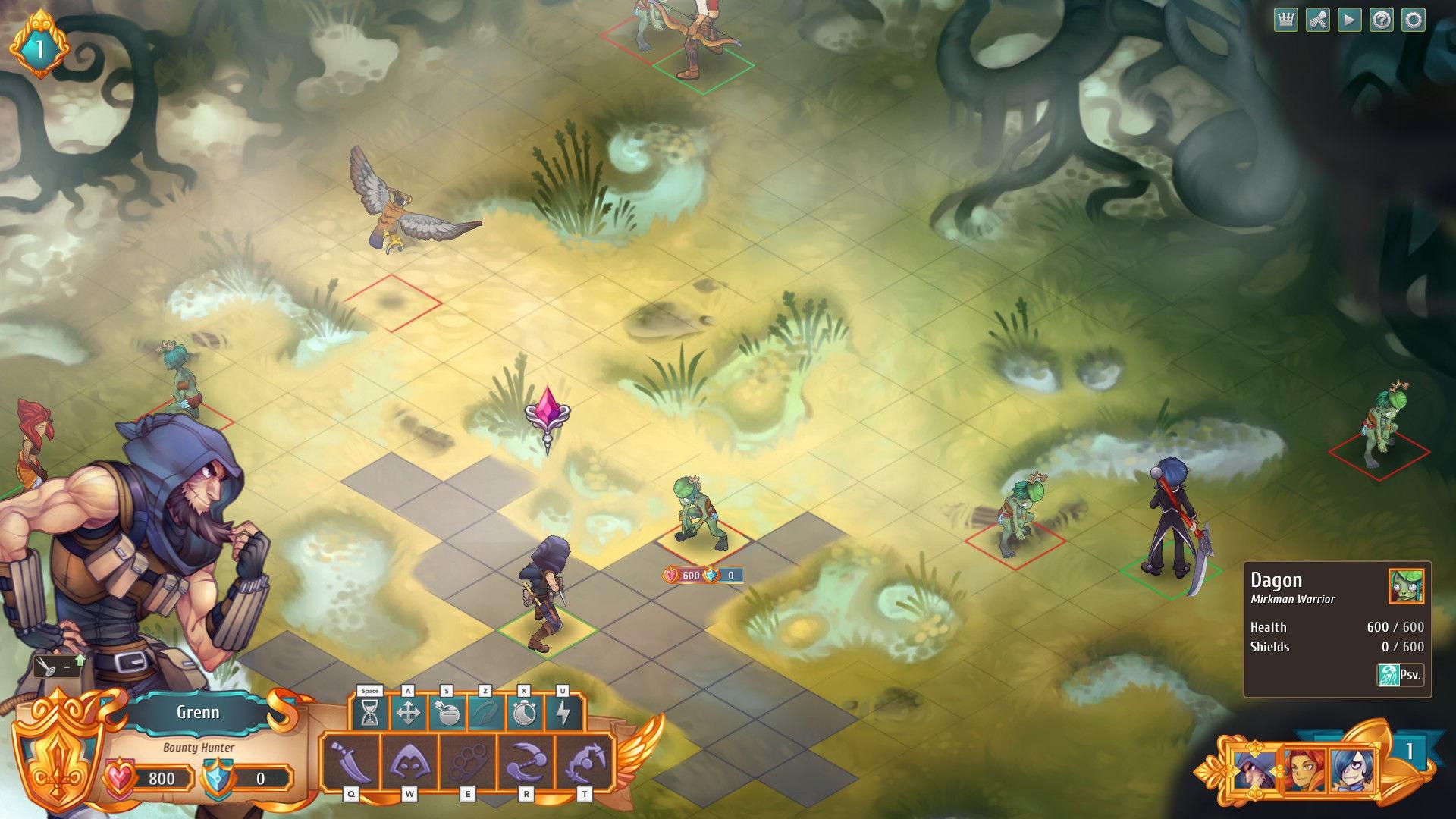The width and height of the screenshot is (1456, 819).
Task: Open the Settings gear in the top-right
Action: pyautogui.click(x=1414, y=20)
